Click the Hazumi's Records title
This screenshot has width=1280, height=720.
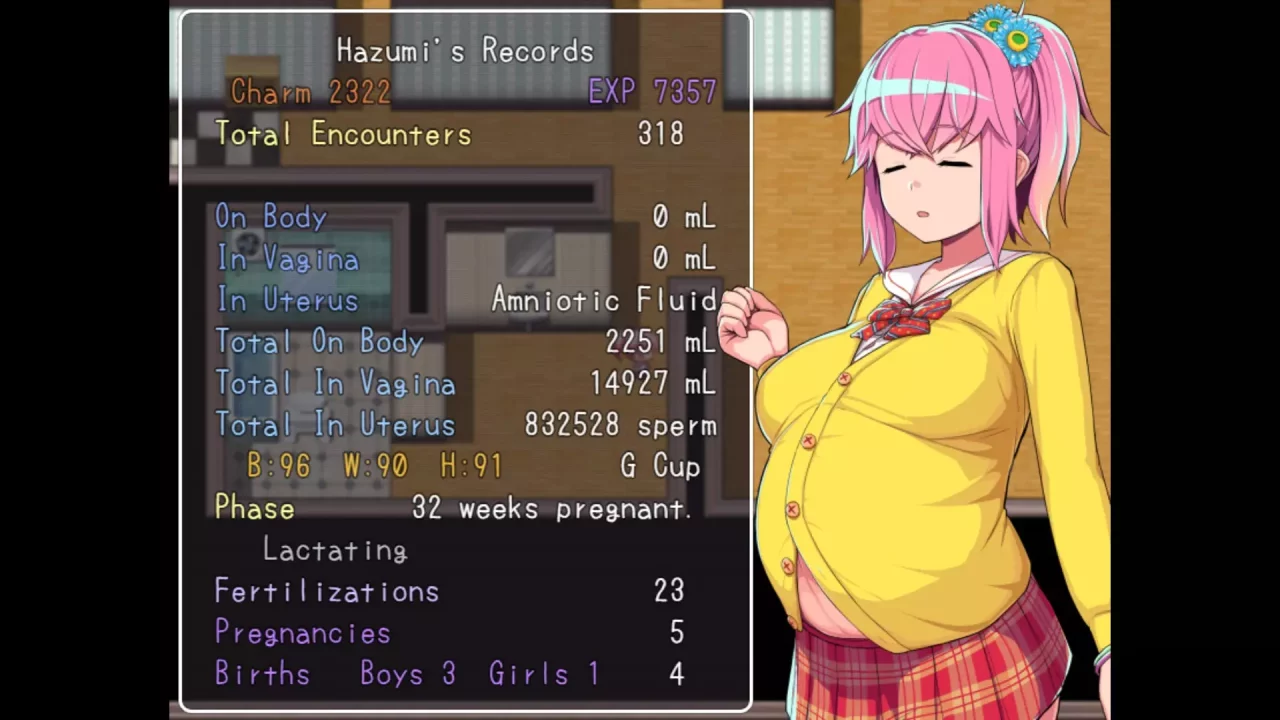tap(464, 51)
